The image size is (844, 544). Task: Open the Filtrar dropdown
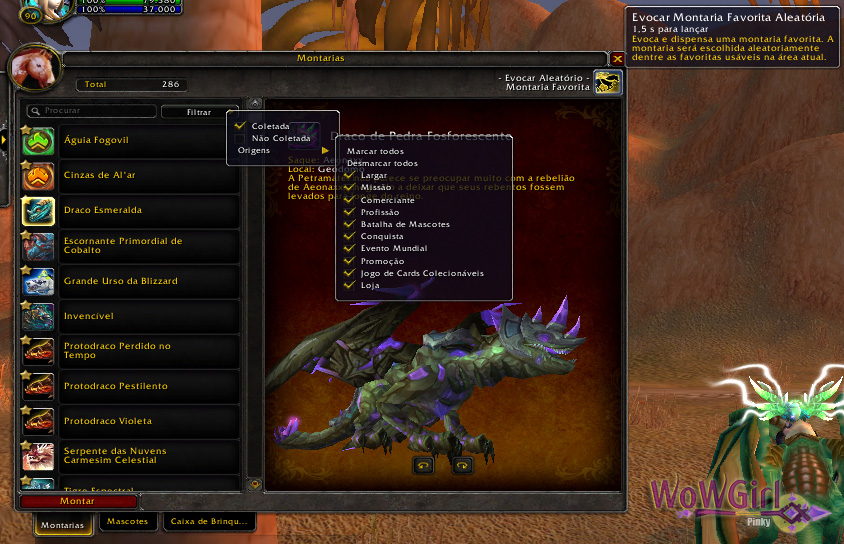[x=200, y=112]
